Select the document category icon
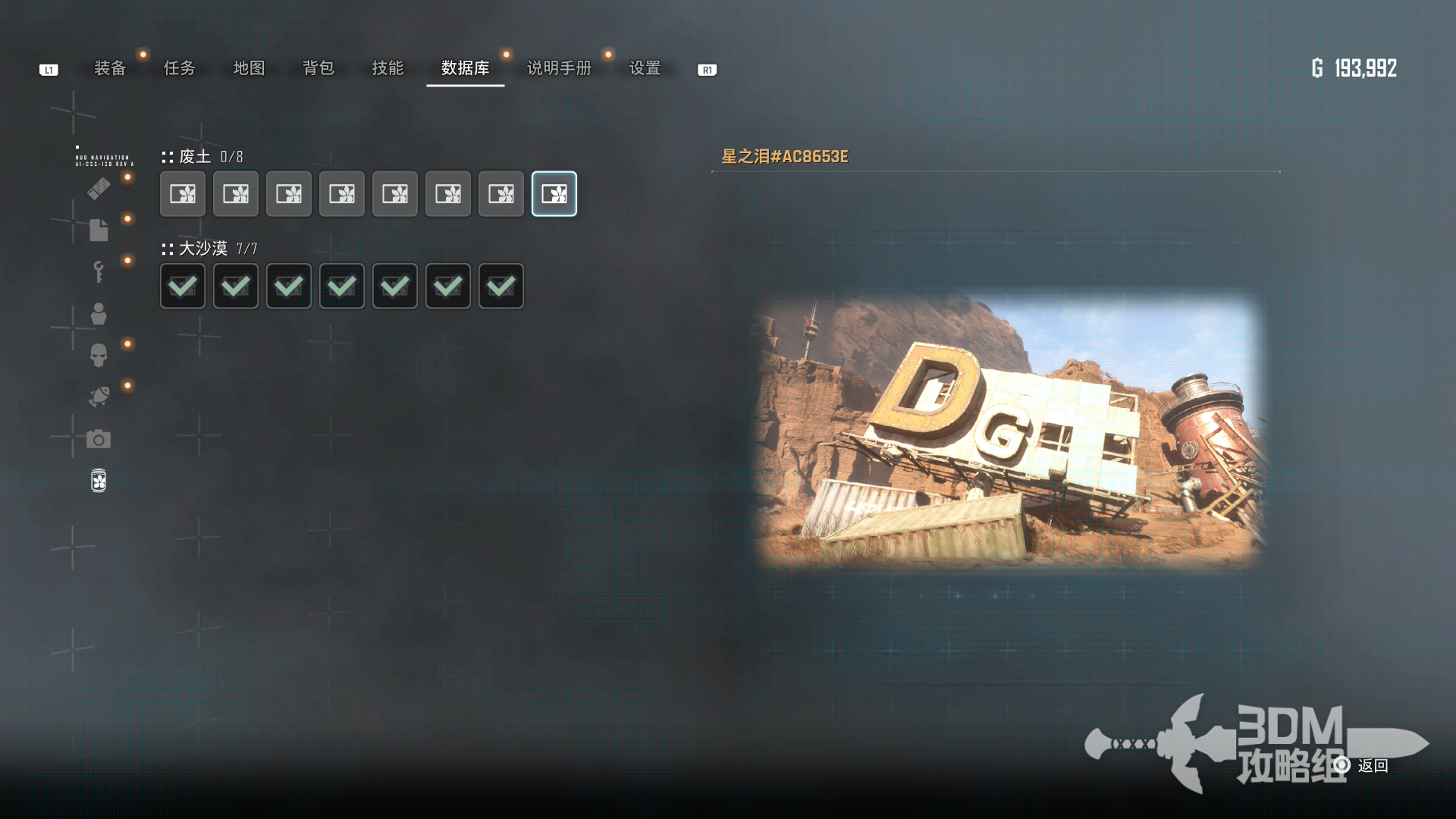The height and width of the screenshot is (819, 1456). pos(99,230)
